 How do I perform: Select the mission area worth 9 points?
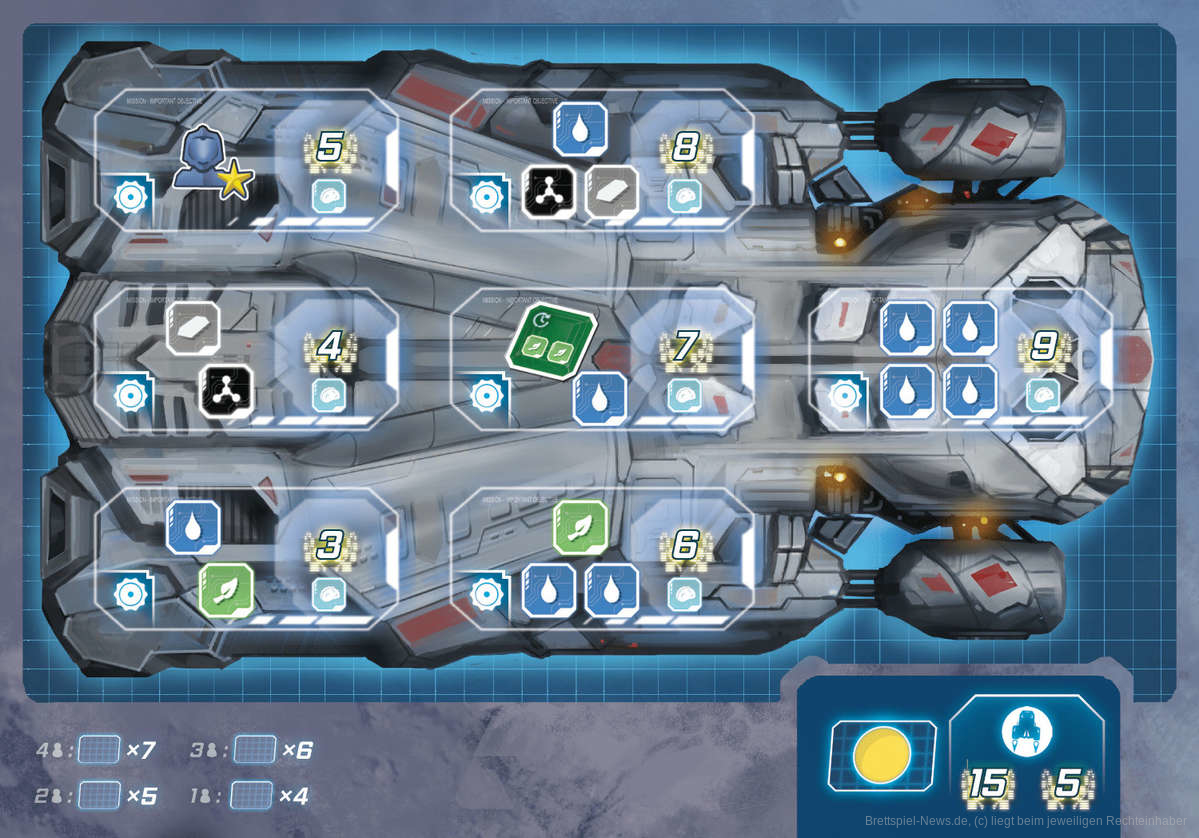pyautogui.click(x=960, y=358)
